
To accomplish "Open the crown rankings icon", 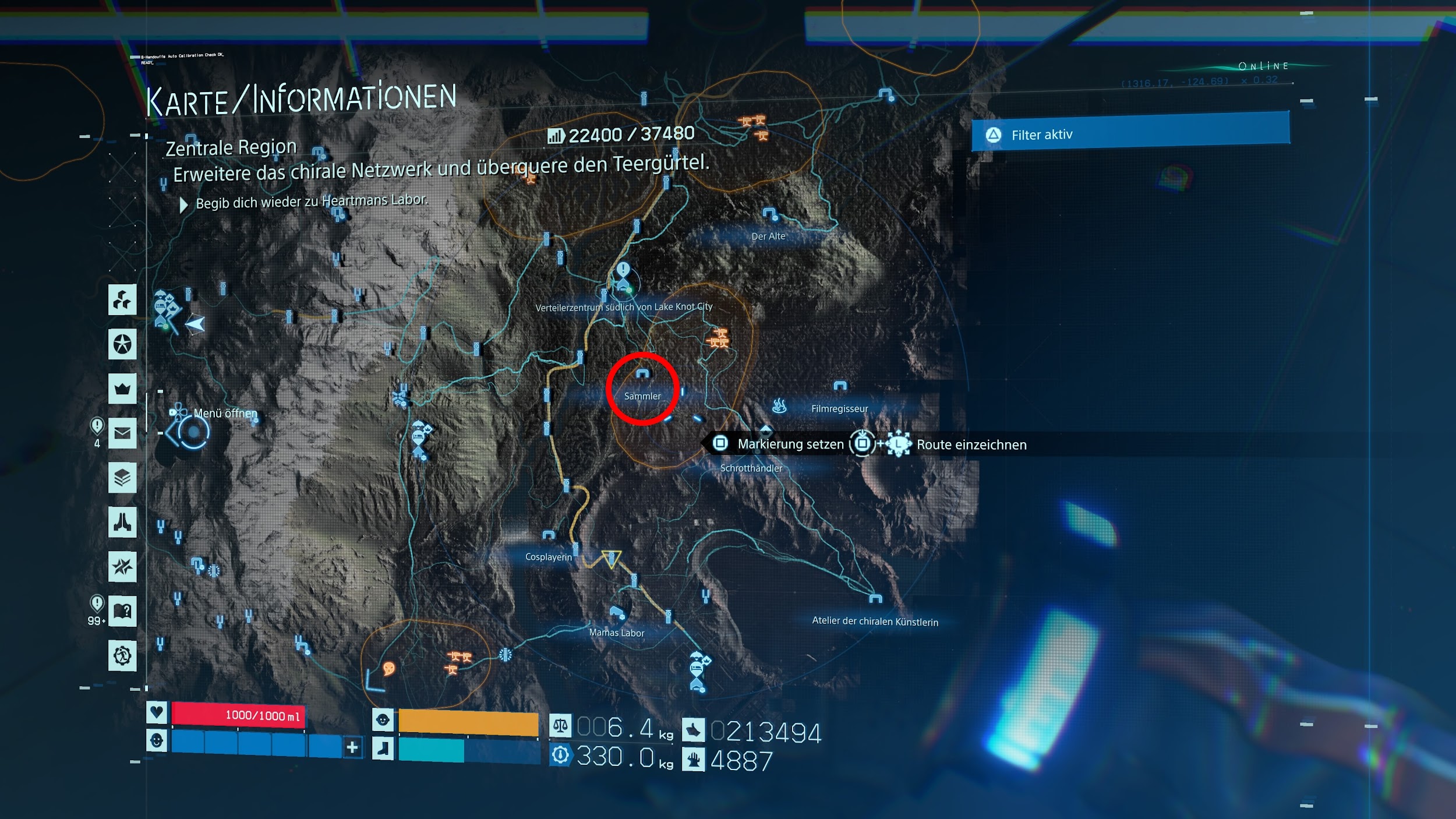I will (122, 389).
